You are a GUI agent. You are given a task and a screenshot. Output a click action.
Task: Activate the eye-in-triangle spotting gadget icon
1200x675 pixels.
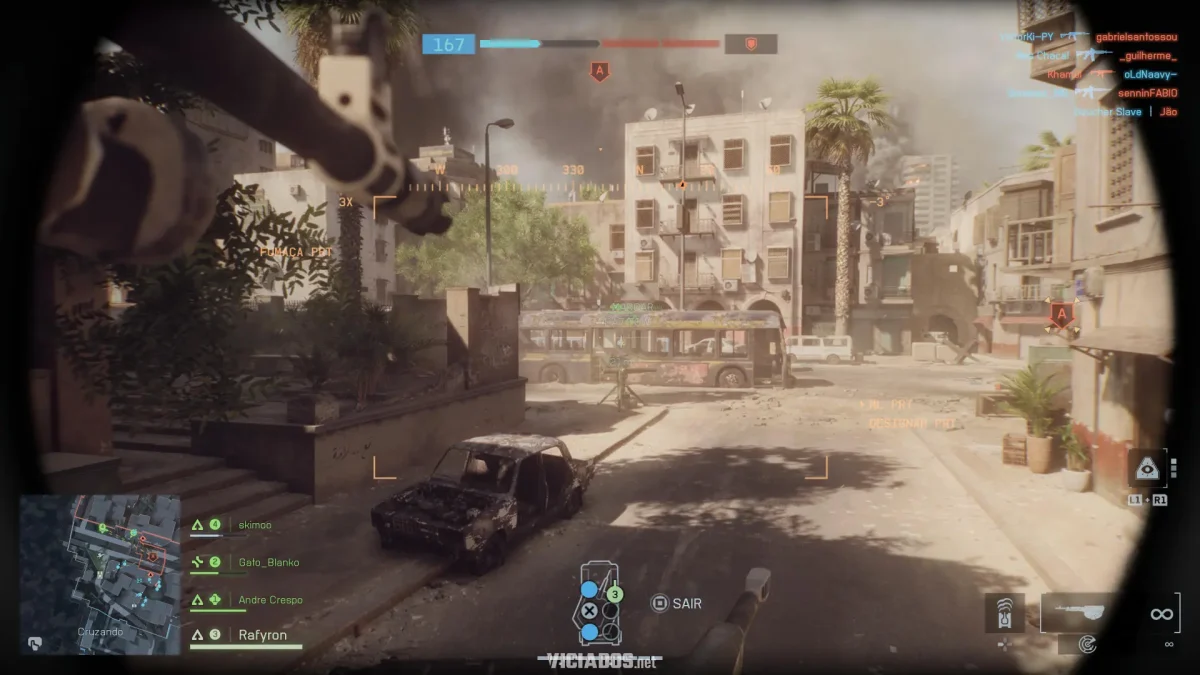coord(1146,467)
